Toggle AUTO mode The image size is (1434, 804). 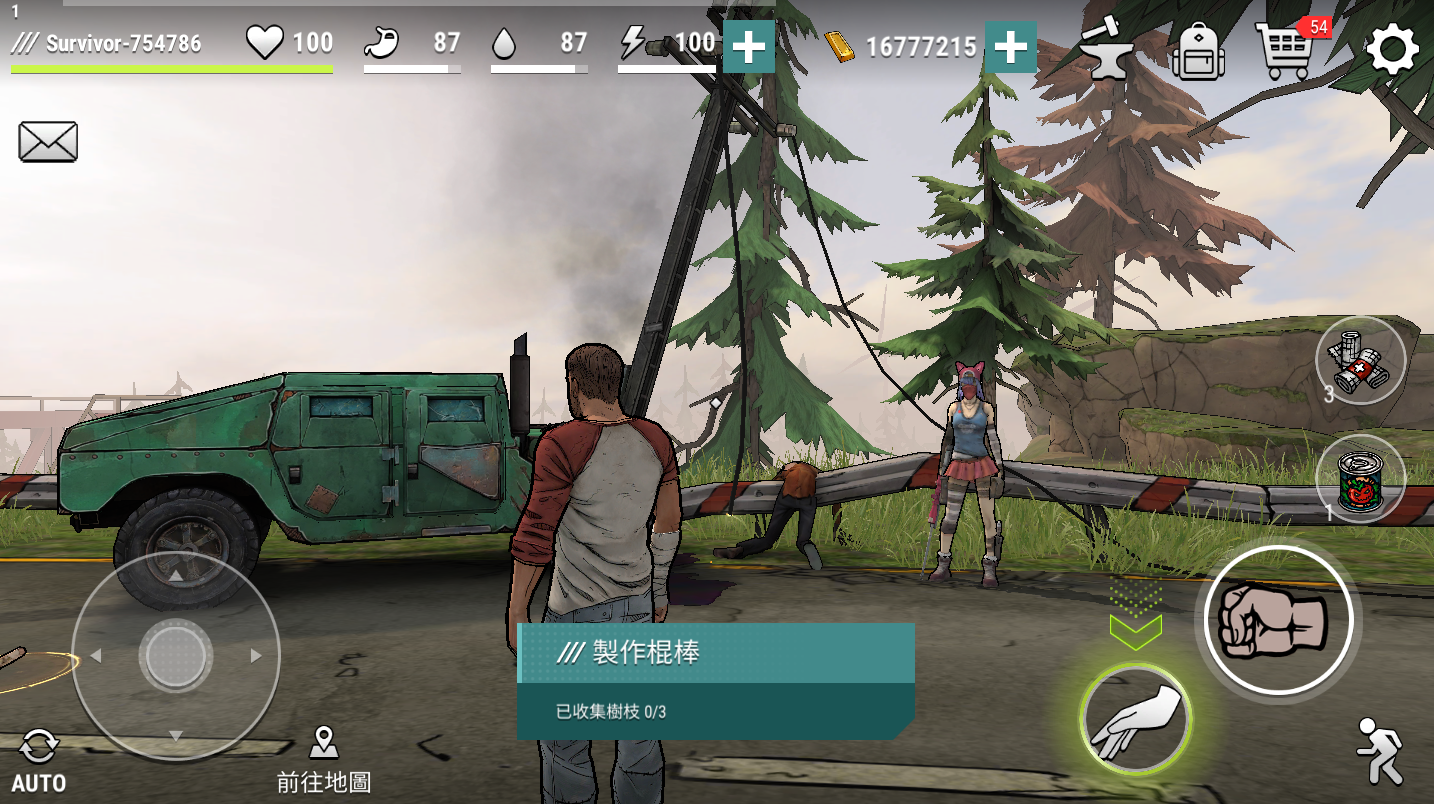pos(39,762)
